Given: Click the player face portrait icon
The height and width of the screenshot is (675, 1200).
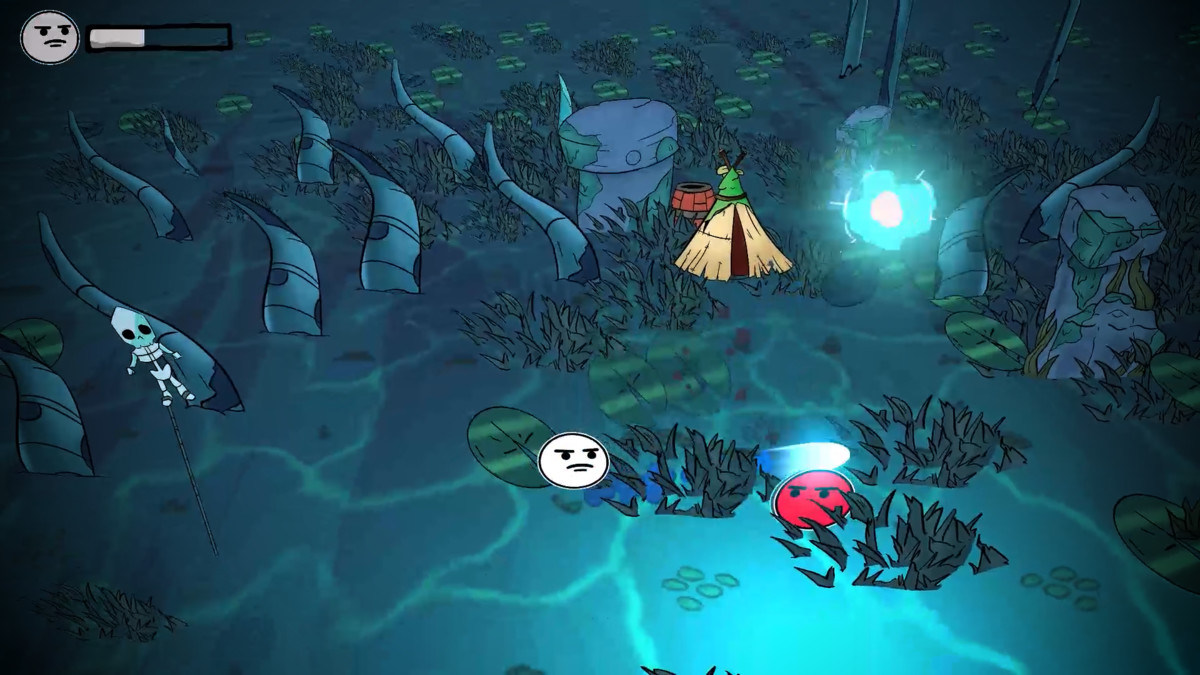Looking at the screenshot, I should click(x=49, y=38).
